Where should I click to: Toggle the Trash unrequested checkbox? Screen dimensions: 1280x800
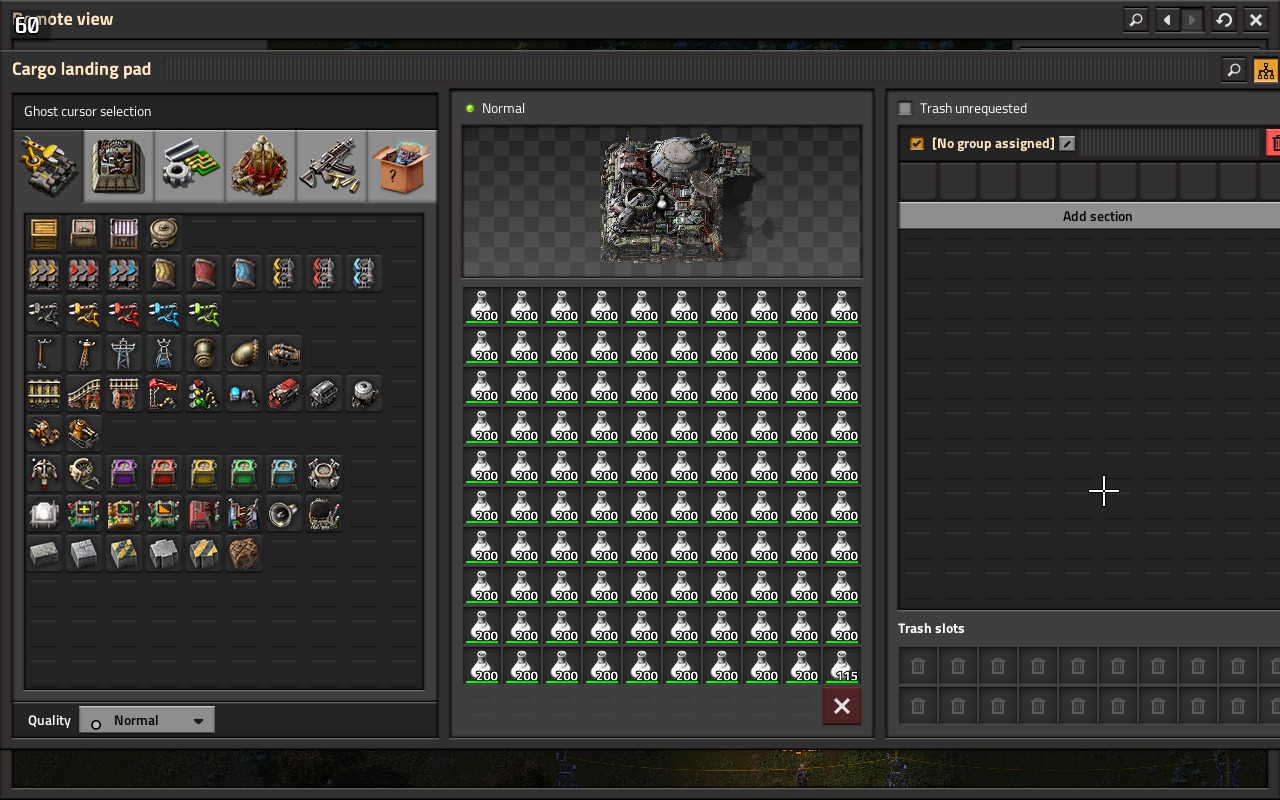(x=905, y=108)
